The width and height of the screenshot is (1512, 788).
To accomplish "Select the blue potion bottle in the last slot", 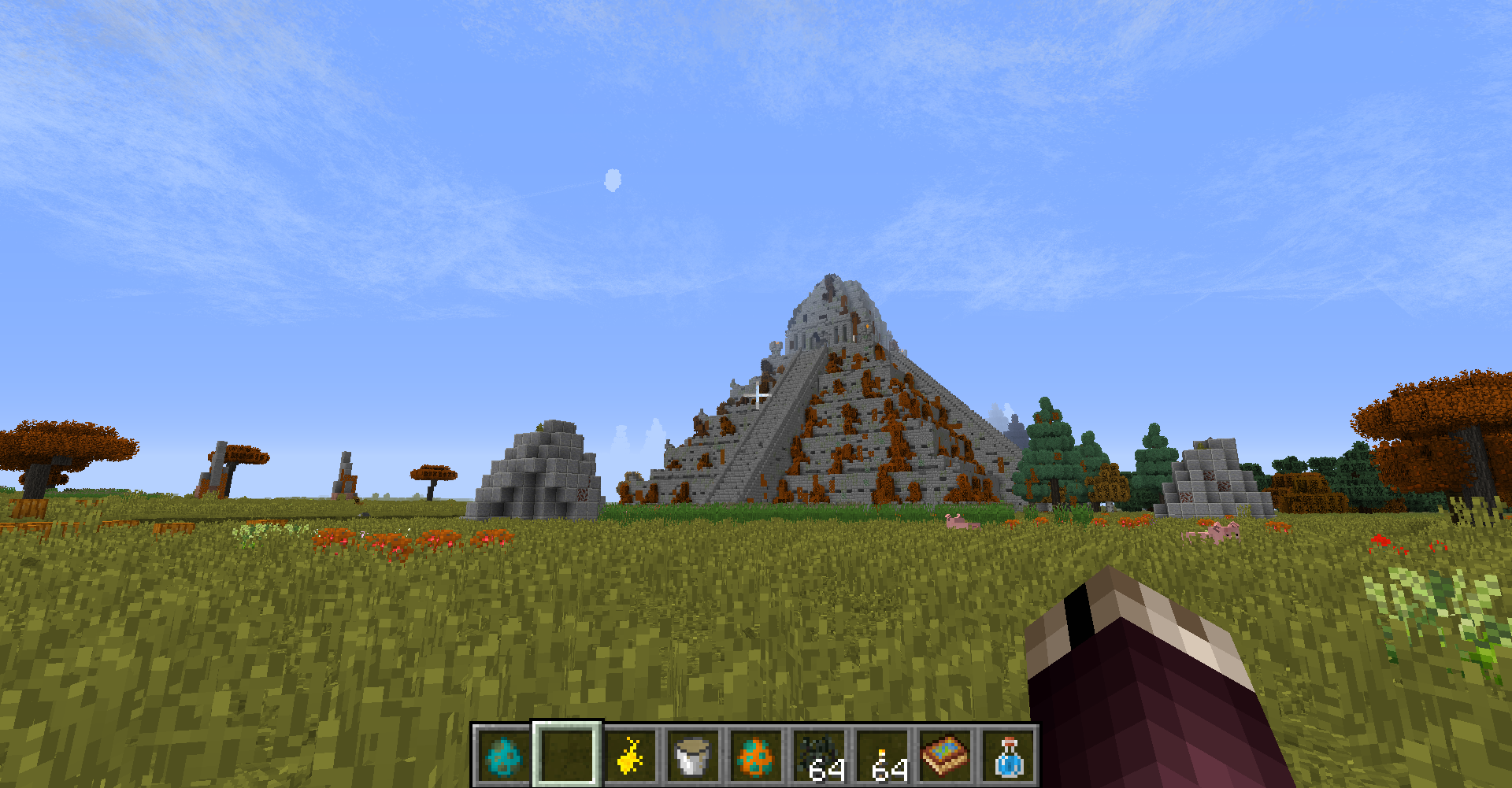I will 1008,758.
